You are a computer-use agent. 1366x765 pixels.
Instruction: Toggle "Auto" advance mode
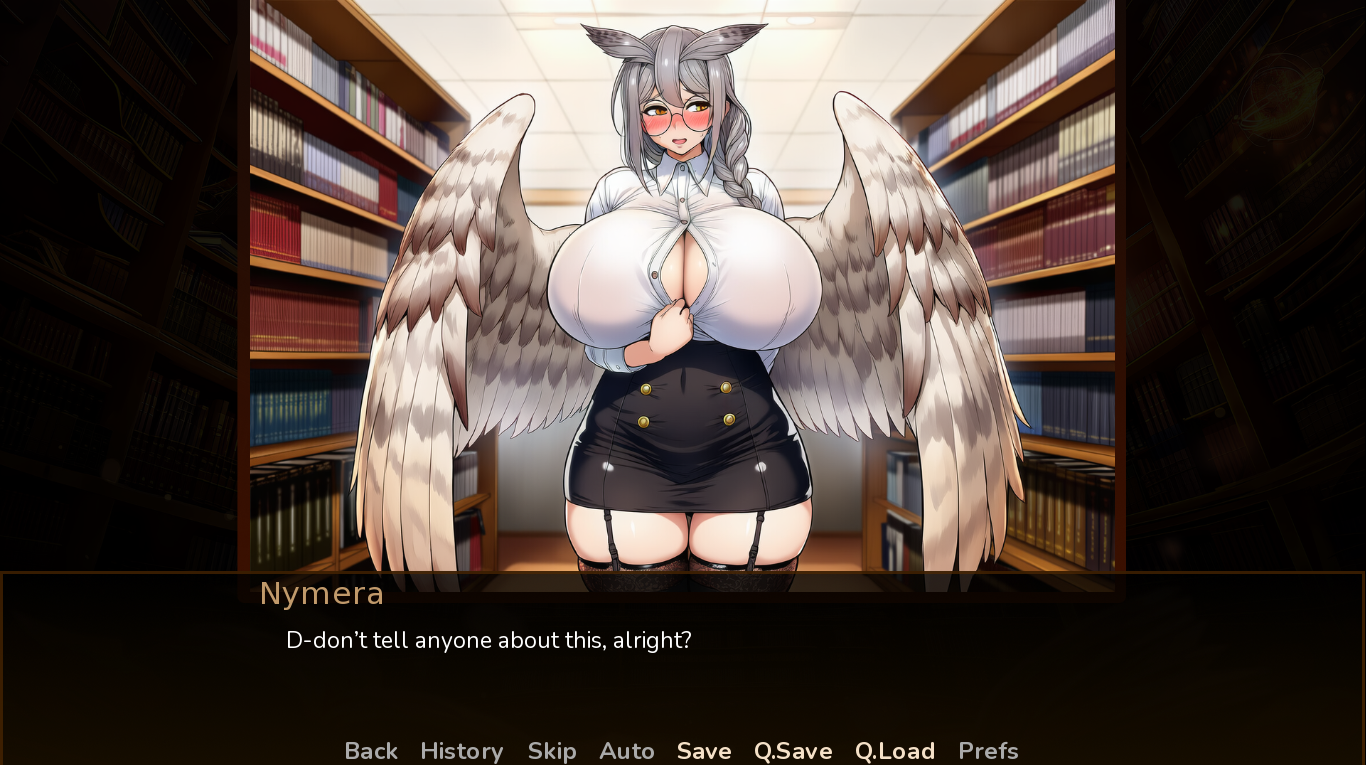(627, 751)
